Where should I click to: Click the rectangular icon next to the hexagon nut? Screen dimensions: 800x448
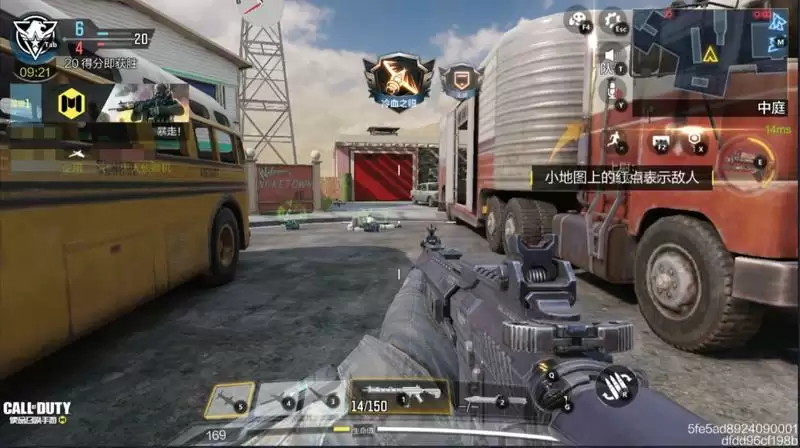click(659, 142)
